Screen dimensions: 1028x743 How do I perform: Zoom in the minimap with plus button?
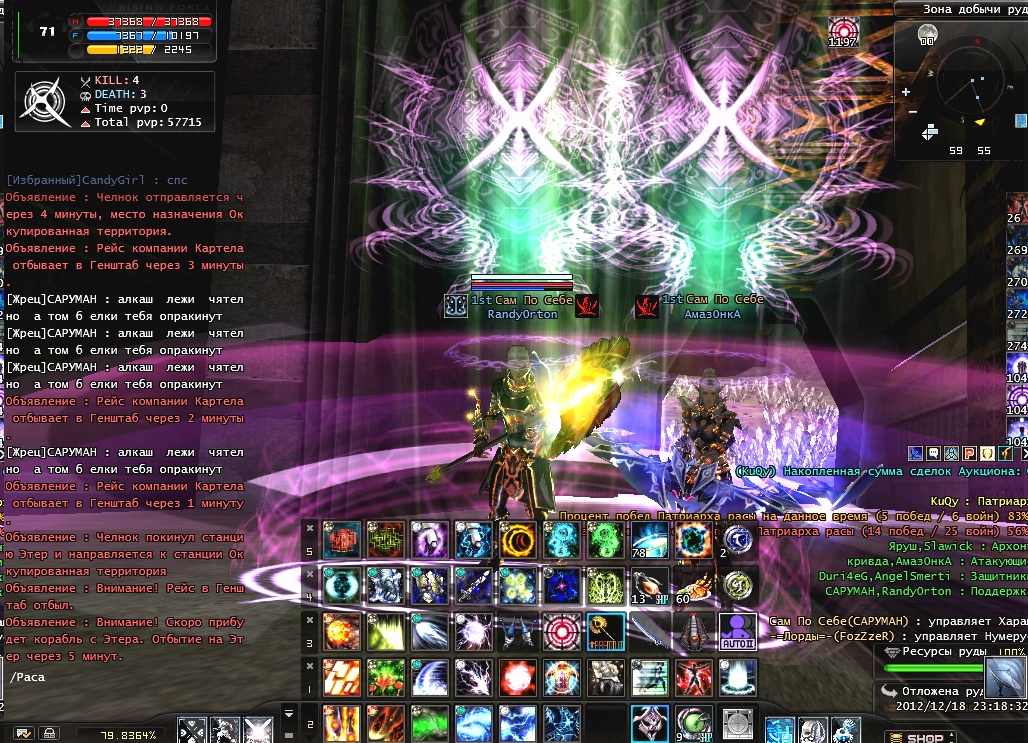pos(906,92)
